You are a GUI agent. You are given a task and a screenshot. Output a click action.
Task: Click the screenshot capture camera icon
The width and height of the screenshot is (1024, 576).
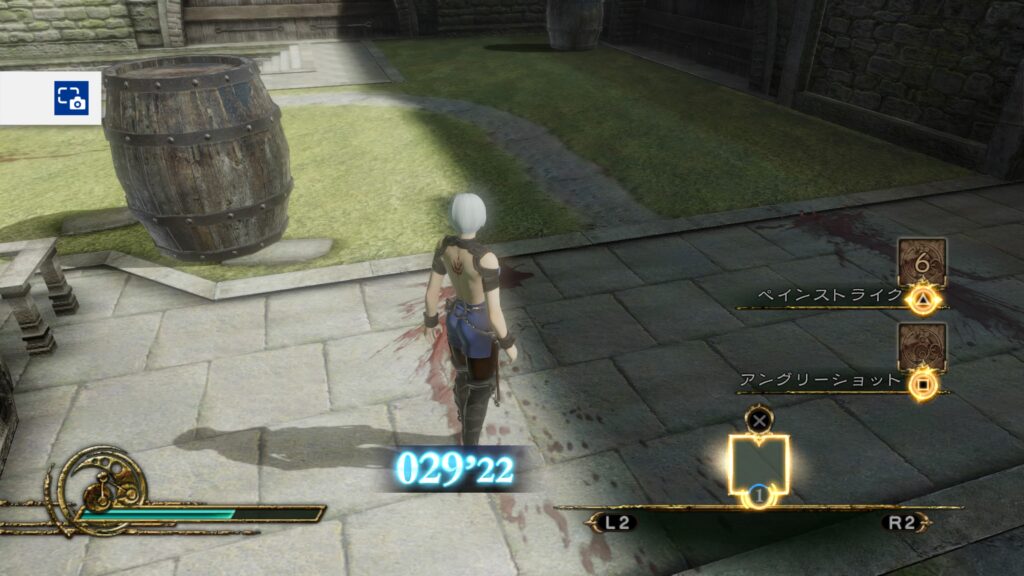click(x=71, y=98)
